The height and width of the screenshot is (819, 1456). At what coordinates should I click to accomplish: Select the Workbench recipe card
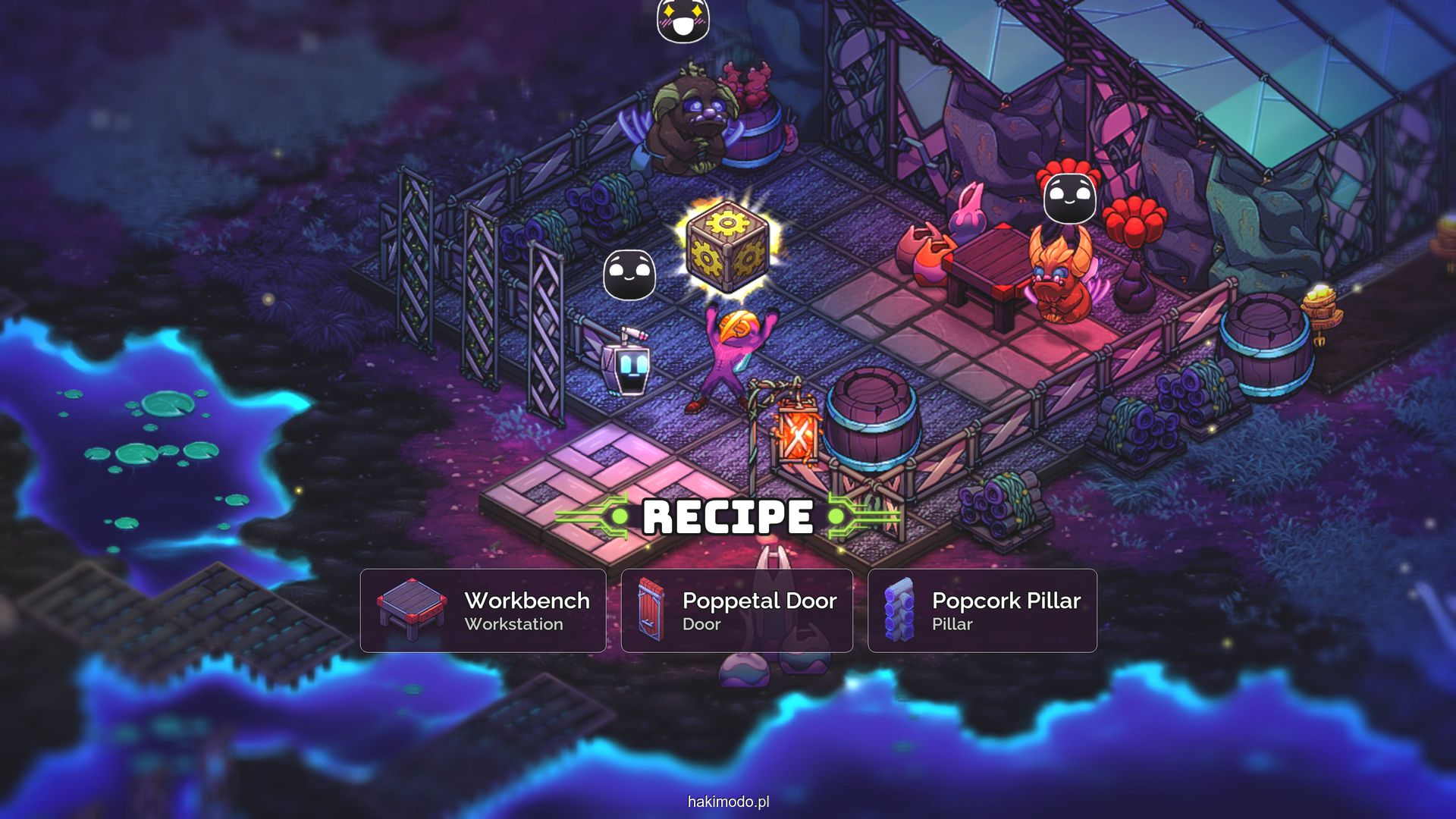point(483,610)
